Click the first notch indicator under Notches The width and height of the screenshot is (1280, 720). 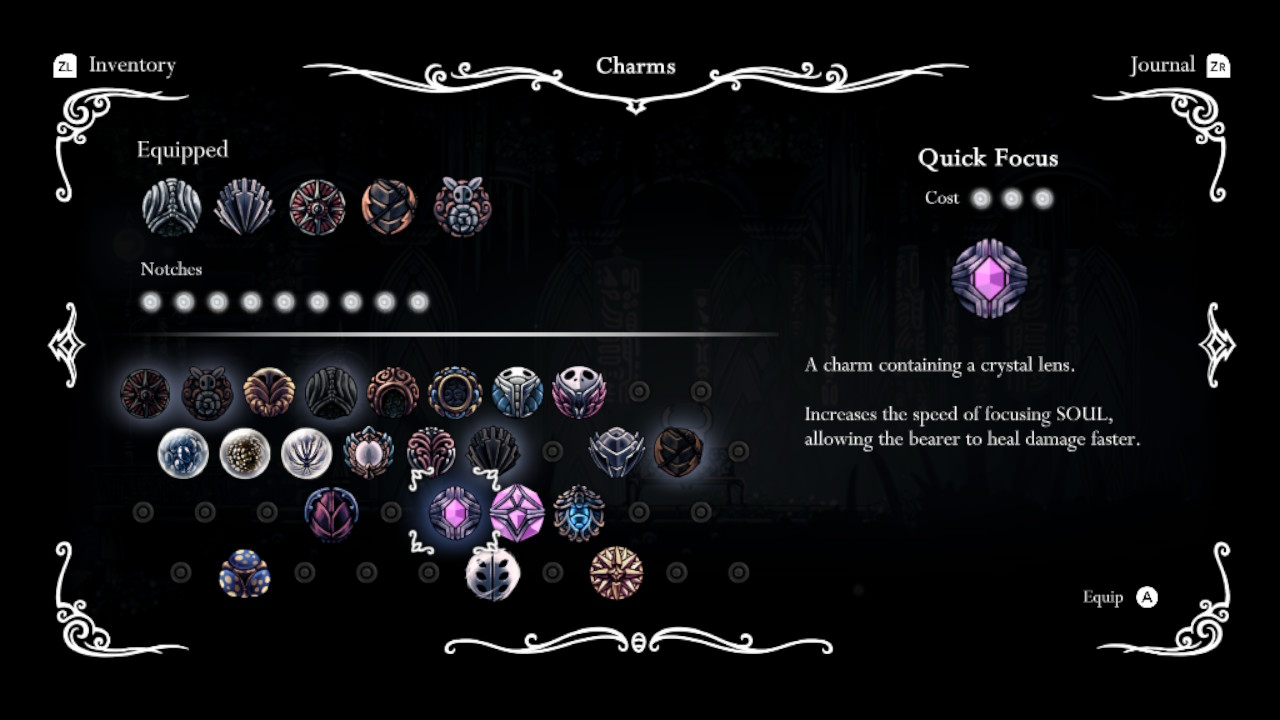(x=150, y=299)
